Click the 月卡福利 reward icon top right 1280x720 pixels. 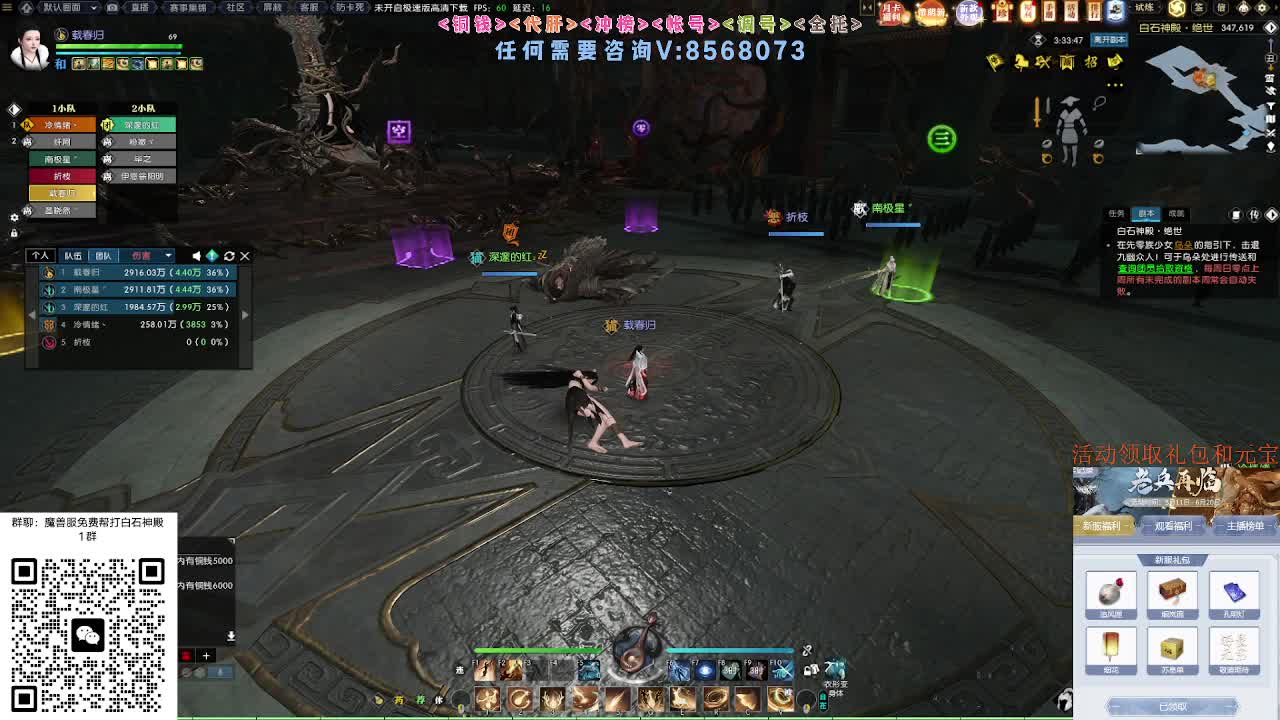(x=890, y=14)
